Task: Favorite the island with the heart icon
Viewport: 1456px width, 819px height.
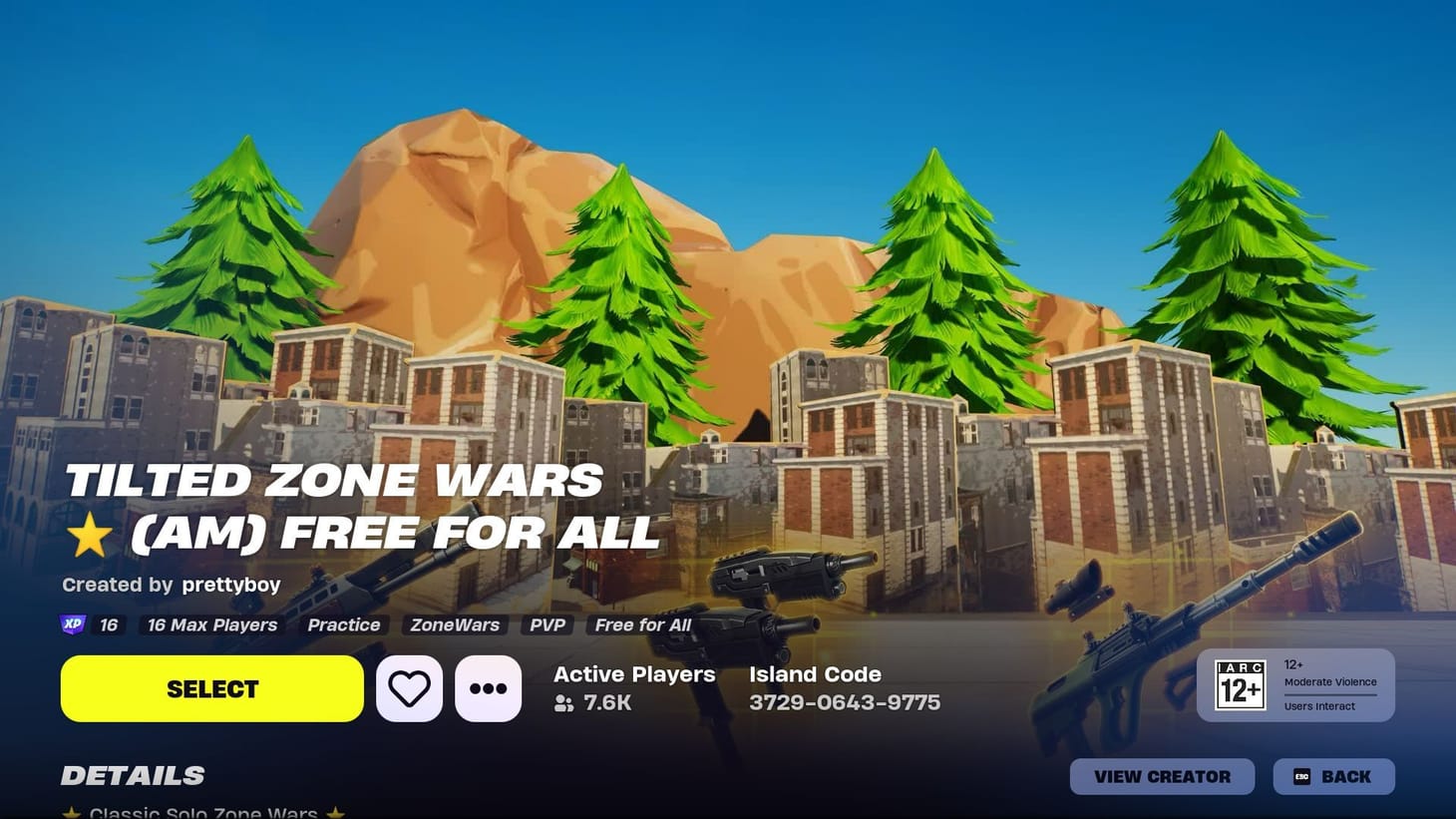Action: pyautogui.click(x=409, y=687)
